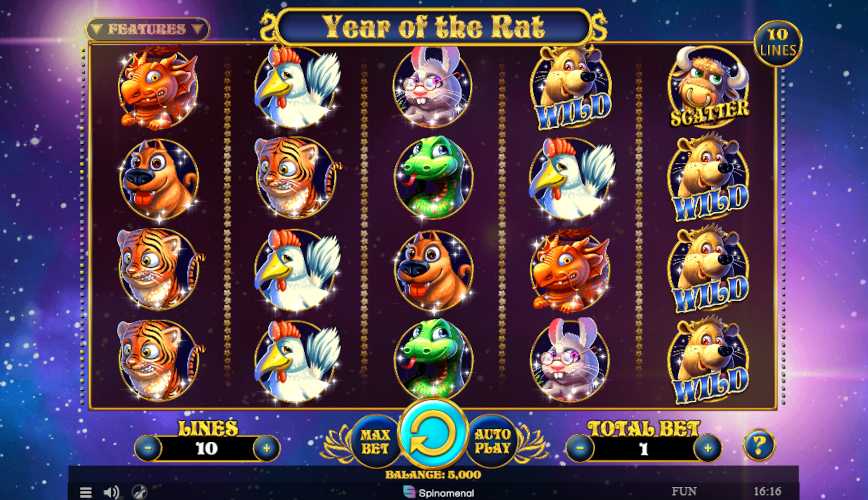Decrease the number of lines
This screenshot has height=500, width=868.
[x=148, y=448]
